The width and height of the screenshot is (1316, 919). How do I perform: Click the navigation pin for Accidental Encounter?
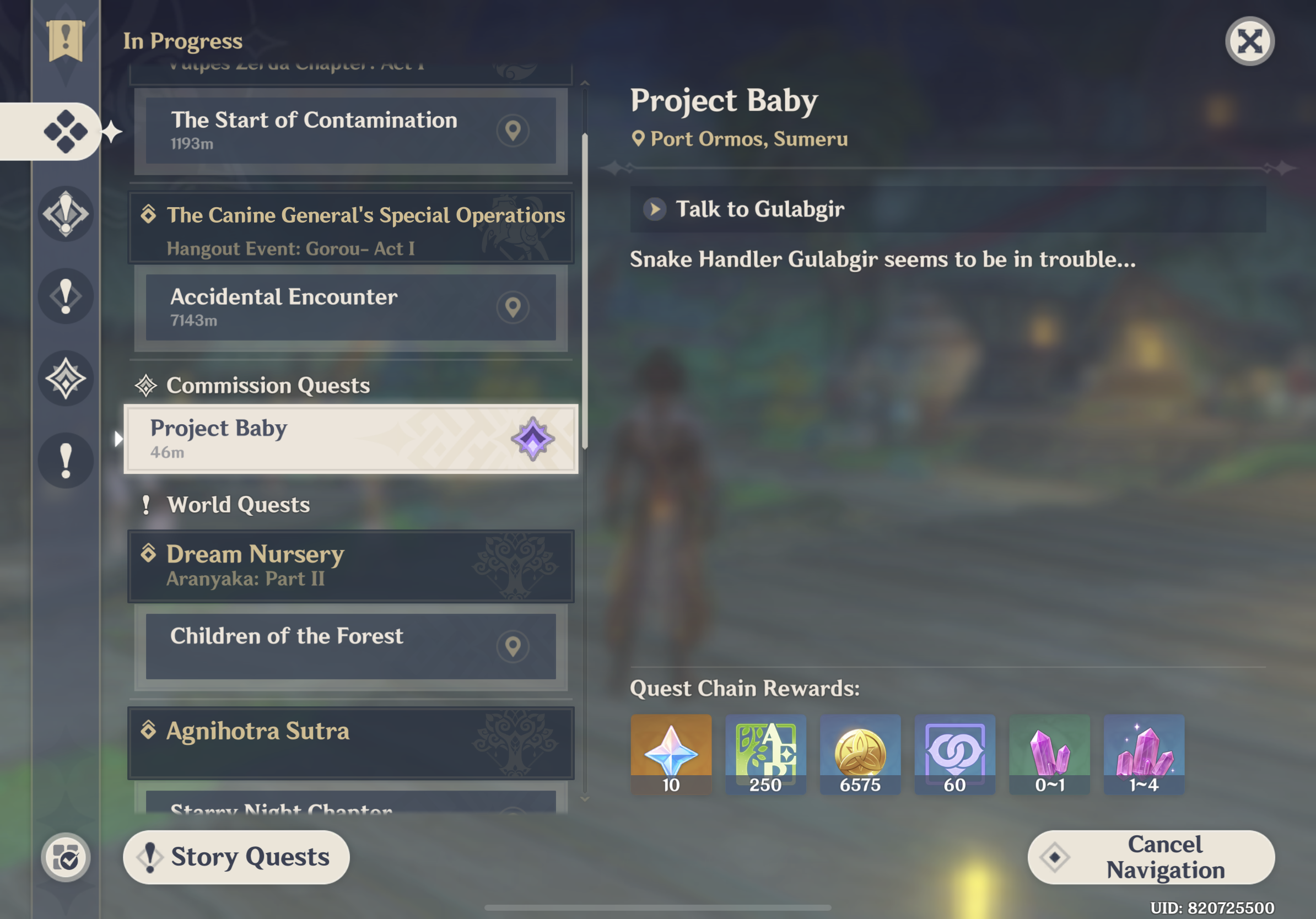coord(513,307)
